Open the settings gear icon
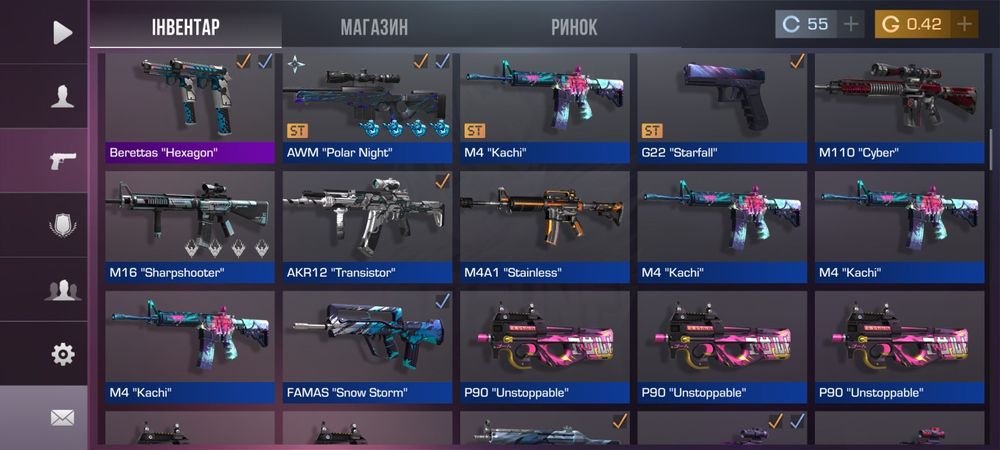 click(62, 353)
